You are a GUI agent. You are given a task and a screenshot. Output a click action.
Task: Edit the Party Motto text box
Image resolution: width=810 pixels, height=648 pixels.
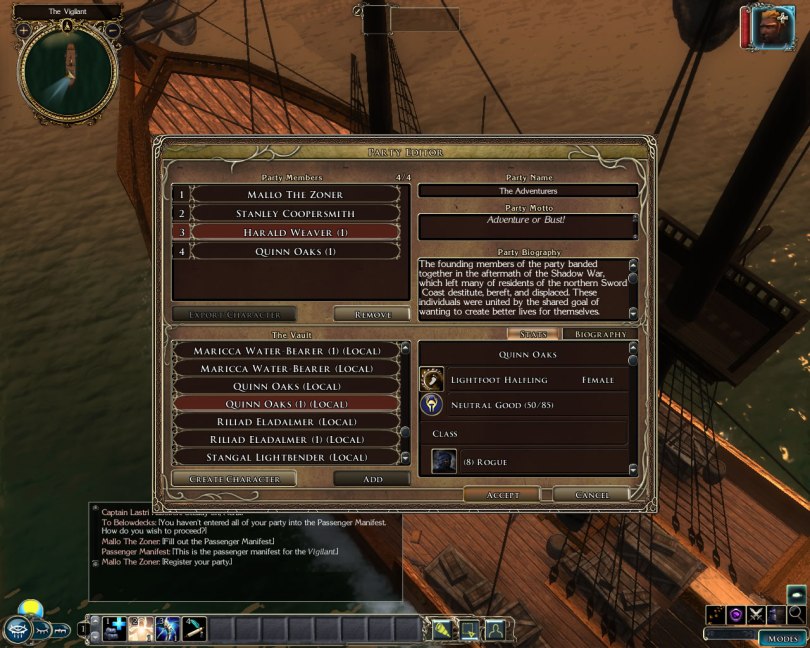(528, 226)
